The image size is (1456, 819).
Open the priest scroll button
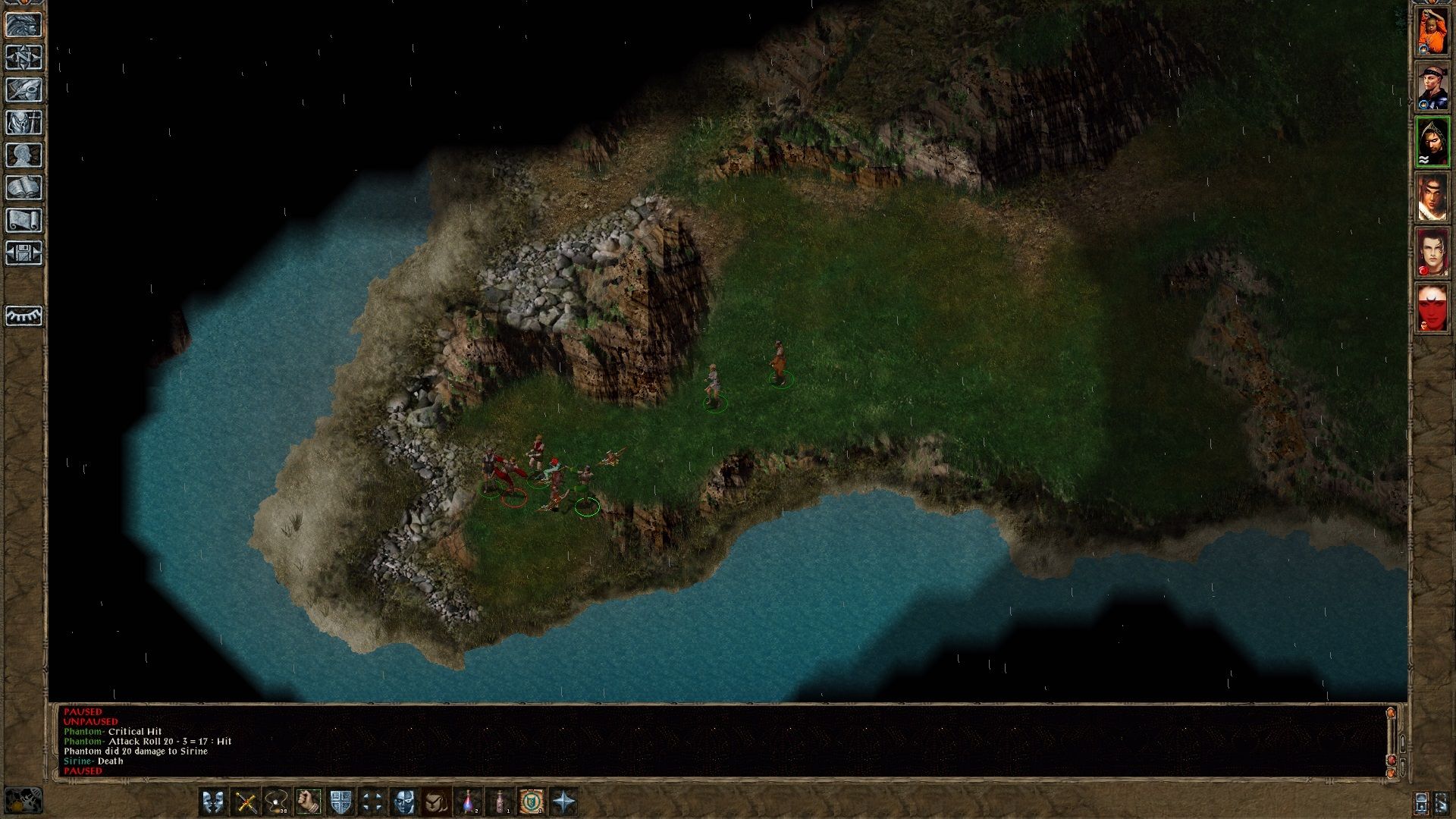(24, 221)
